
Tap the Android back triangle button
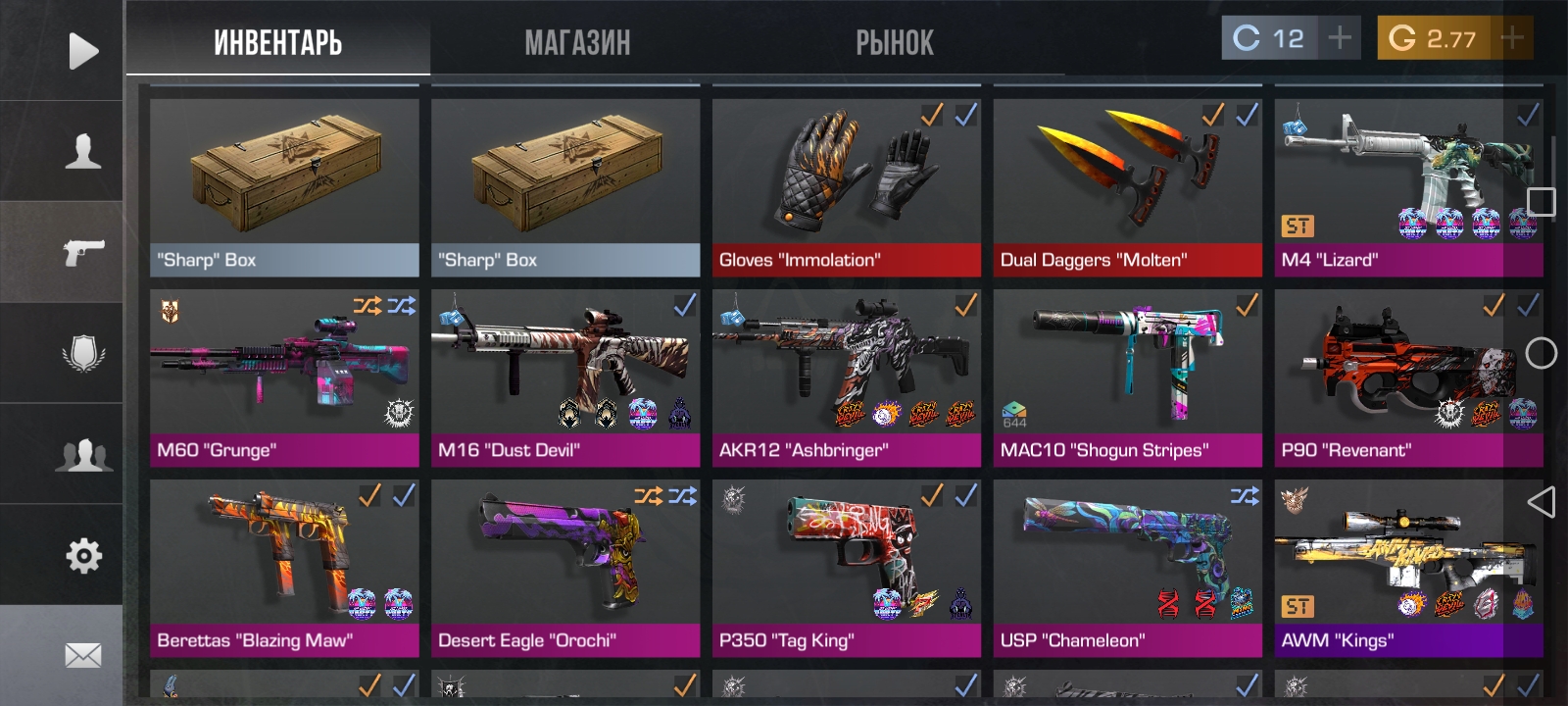pyautogui.click(x=1541, y=502)
